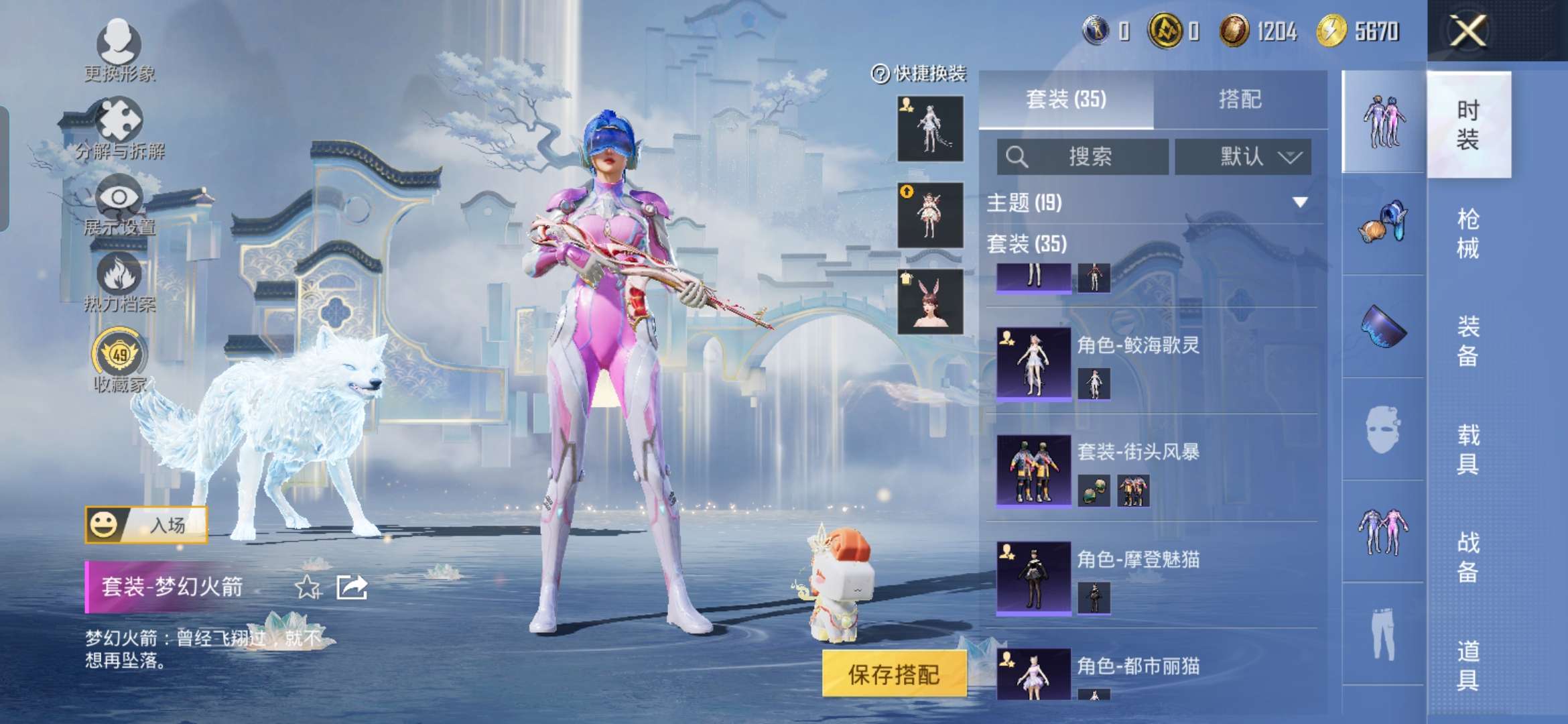Select the 套装 (35) tab
This screenshot has height=724, width=1568.
[x=1065, y=100]
